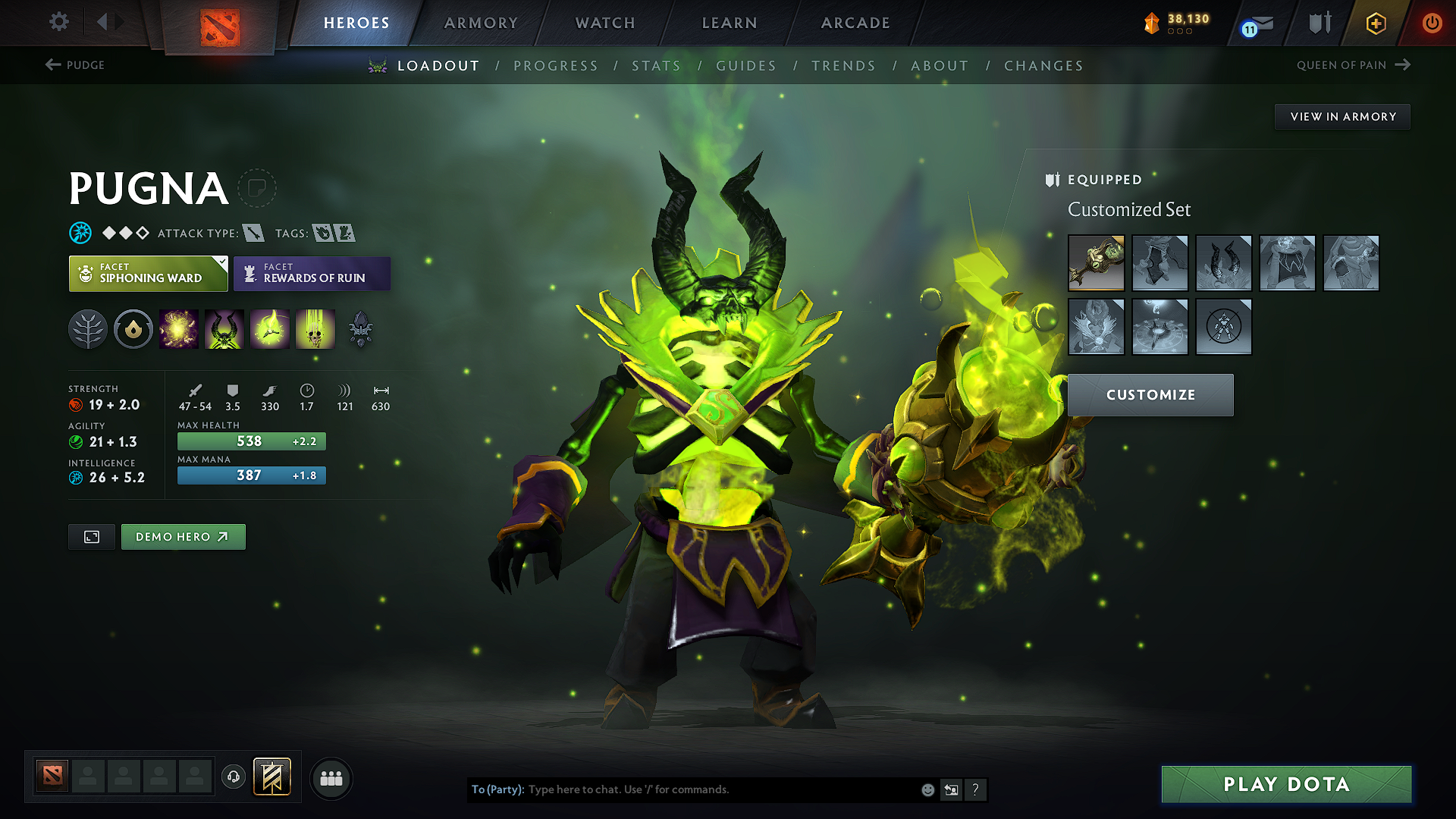Switch to the Rewards of Ruin facet
This screenshot has height=819, width=1456.
point(312,273)
